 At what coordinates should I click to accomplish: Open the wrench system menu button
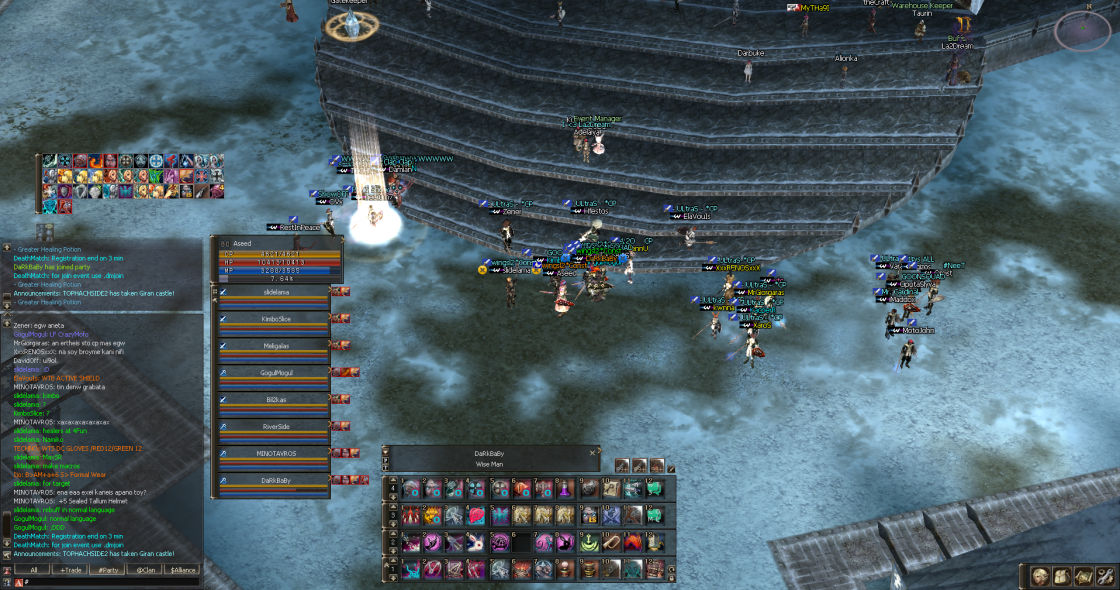[x=1105, y=577]
